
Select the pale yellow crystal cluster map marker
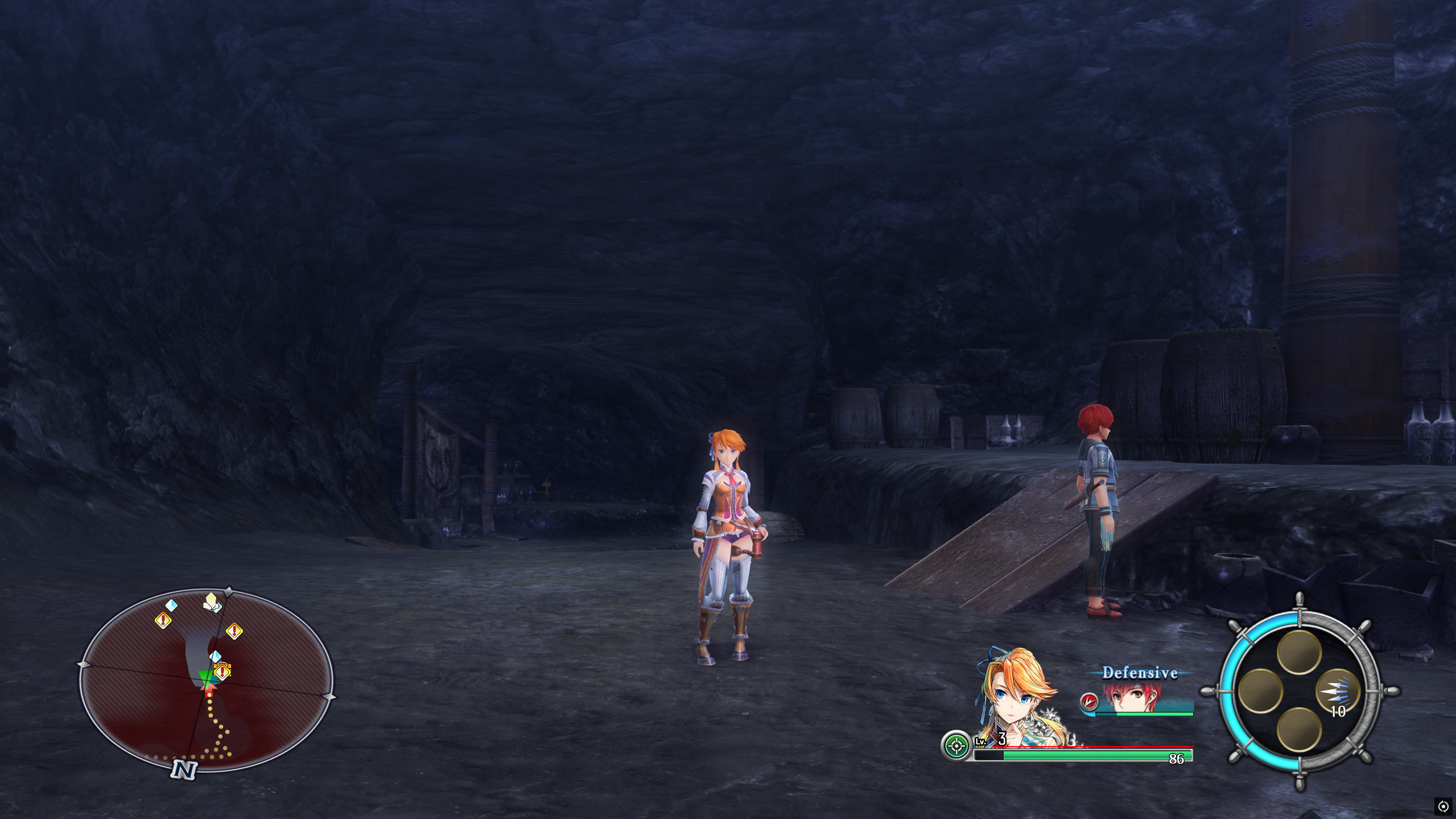(211, 602)
